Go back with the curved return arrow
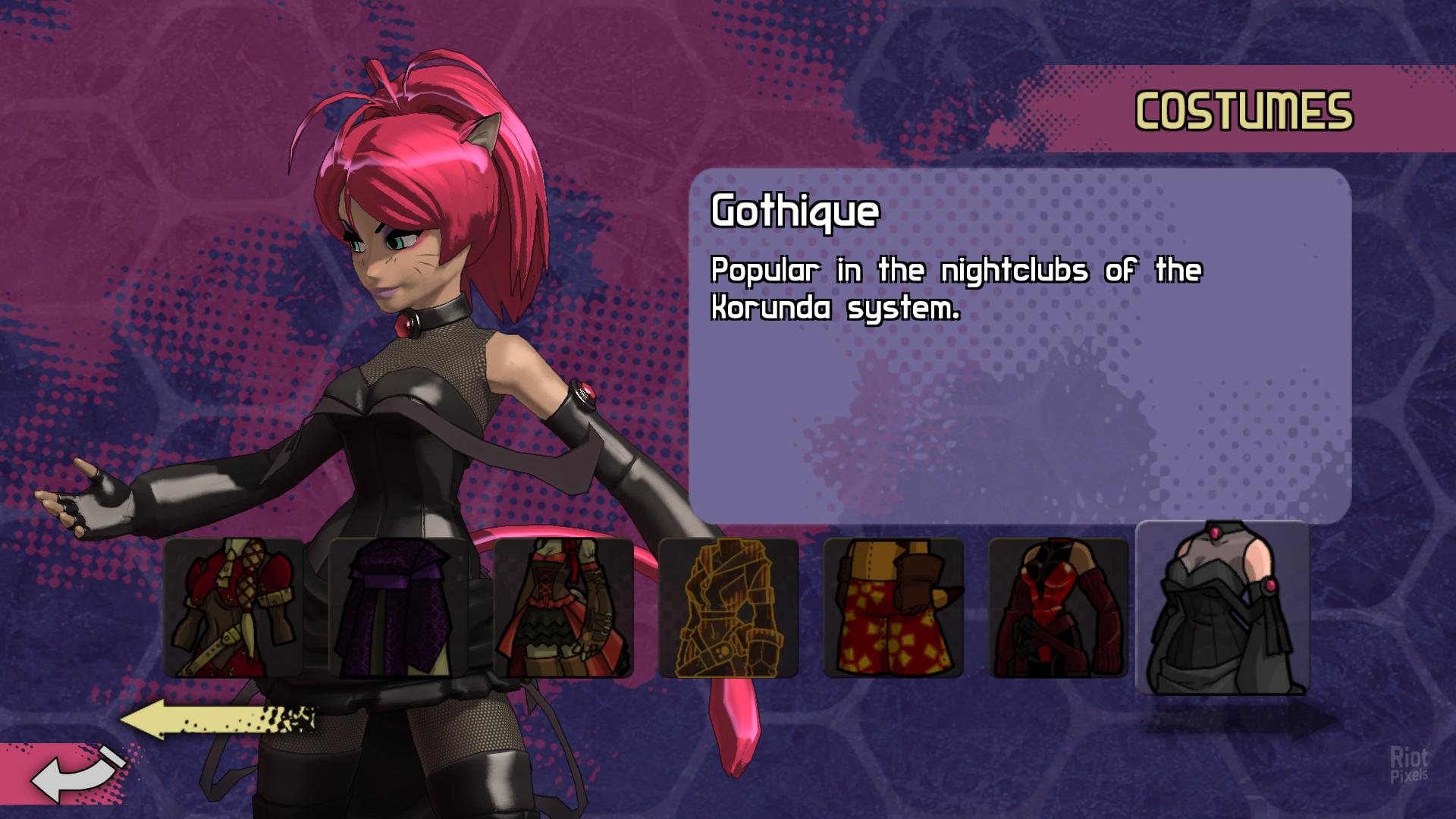 coord(74,775)
